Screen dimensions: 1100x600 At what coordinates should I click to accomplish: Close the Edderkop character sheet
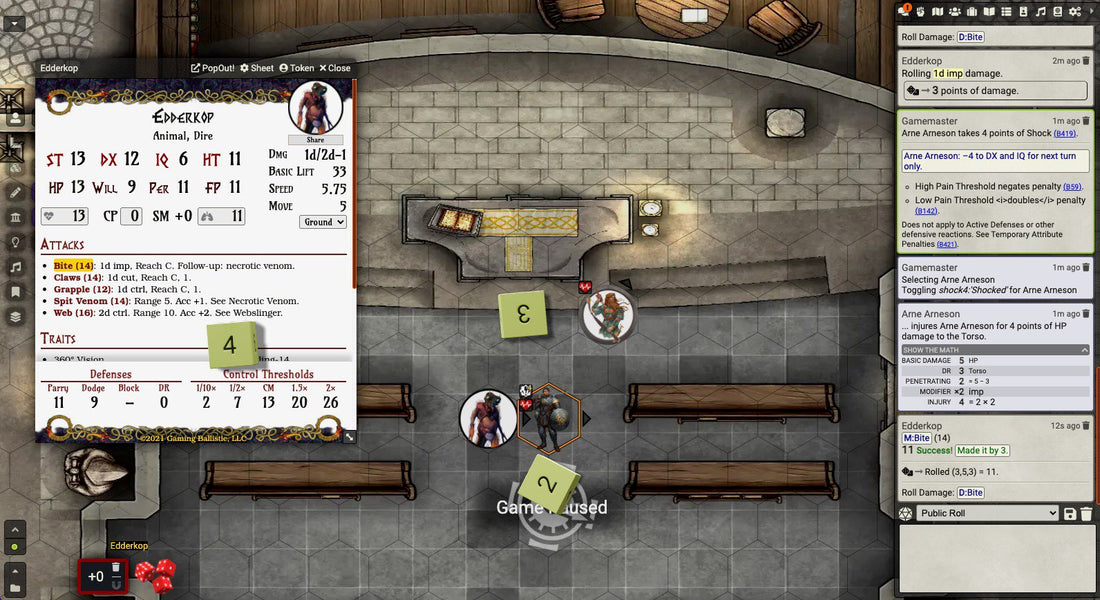coord(335,68)
